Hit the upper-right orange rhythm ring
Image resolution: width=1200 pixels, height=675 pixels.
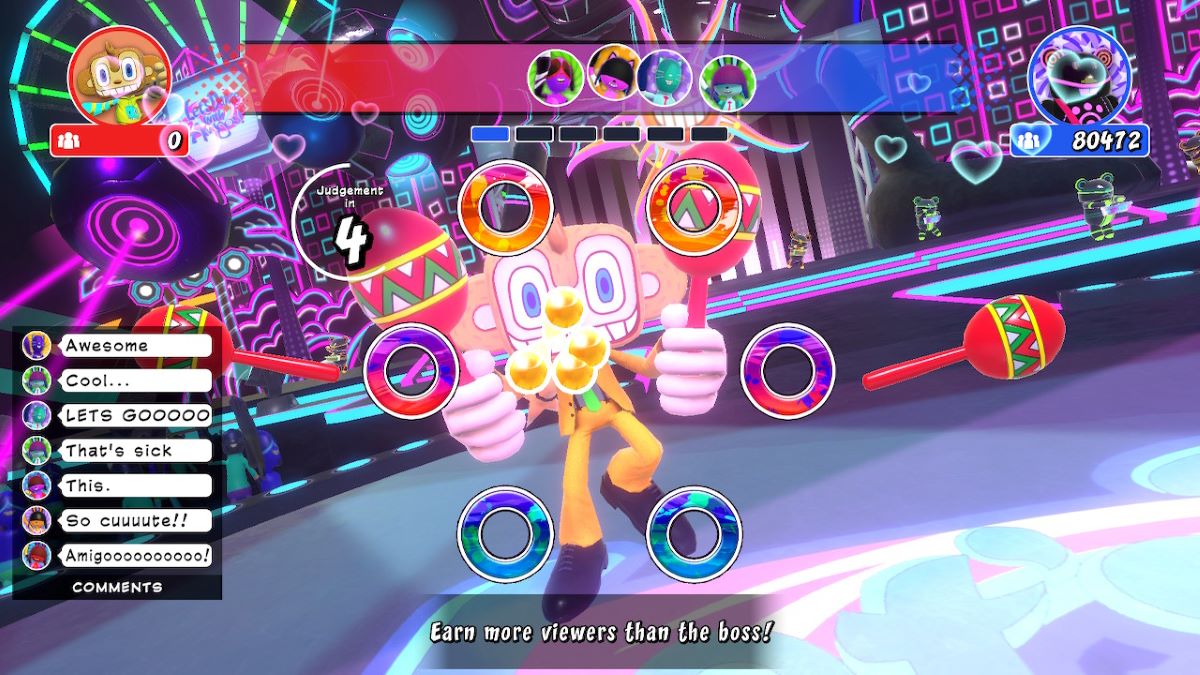point(696,208)
